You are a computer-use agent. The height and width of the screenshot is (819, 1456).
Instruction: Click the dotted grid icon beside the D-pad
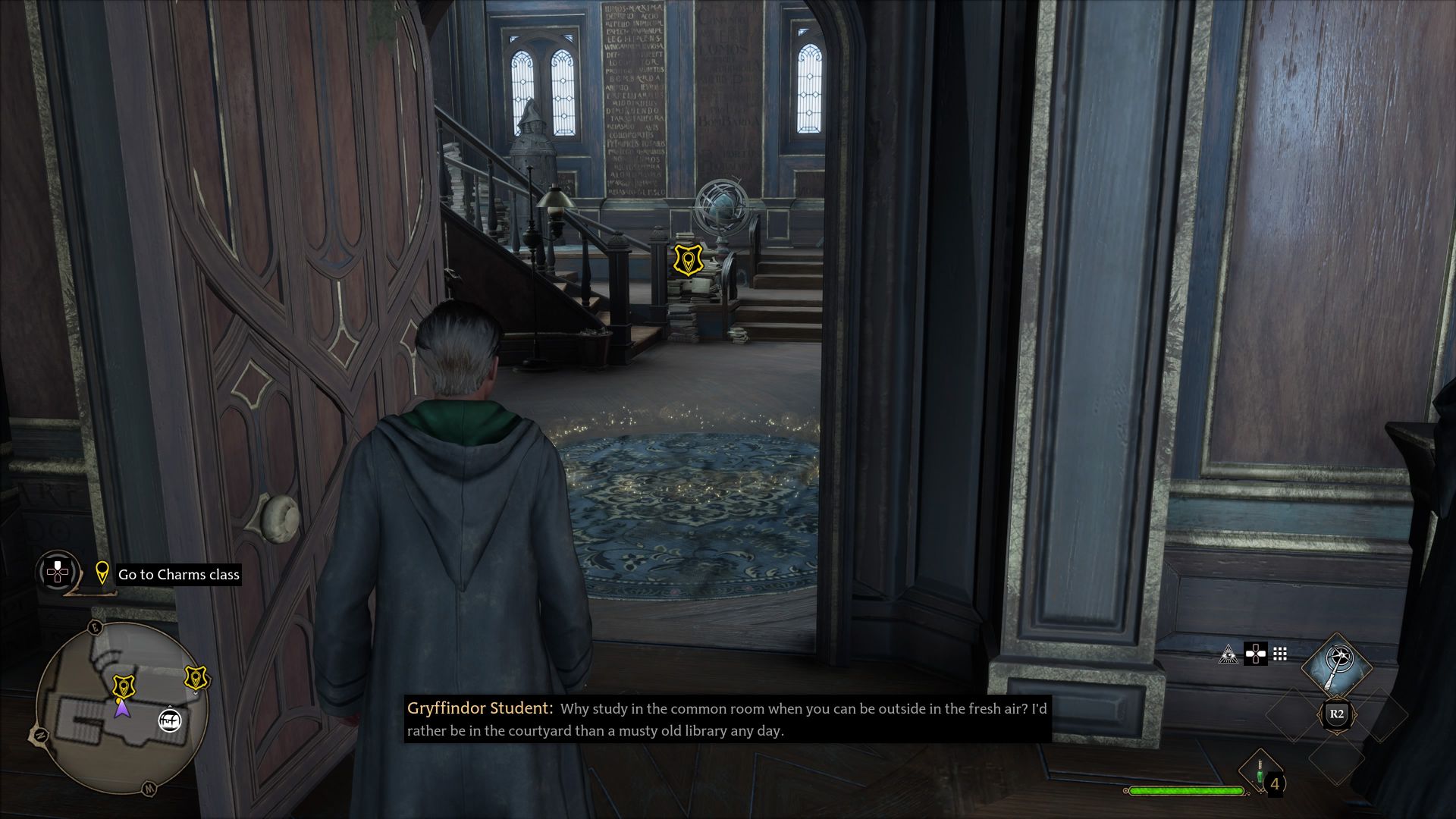click(x=1279, y=653)
